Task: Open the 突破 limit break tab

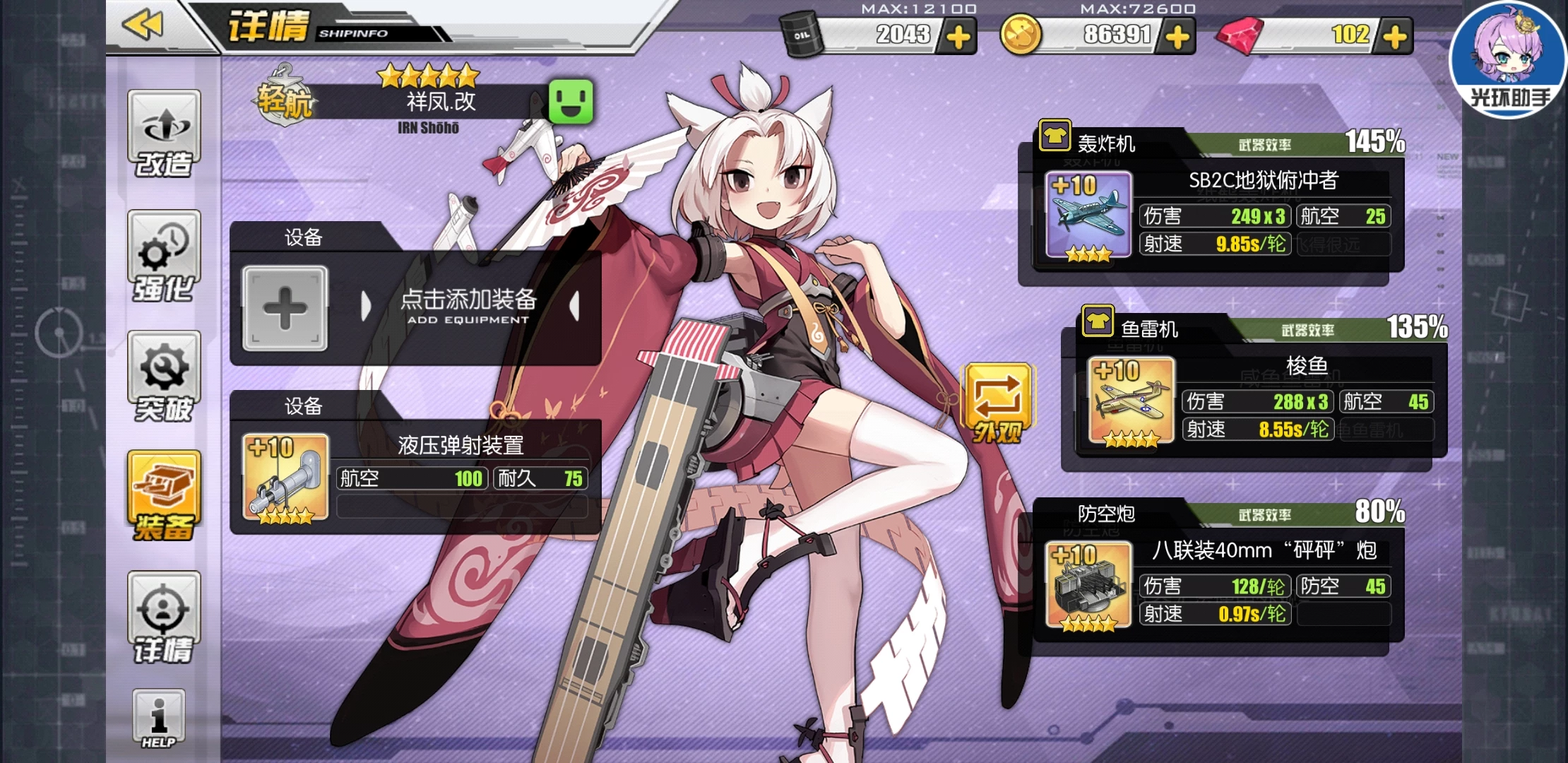Action: click(x=164, y=377)
